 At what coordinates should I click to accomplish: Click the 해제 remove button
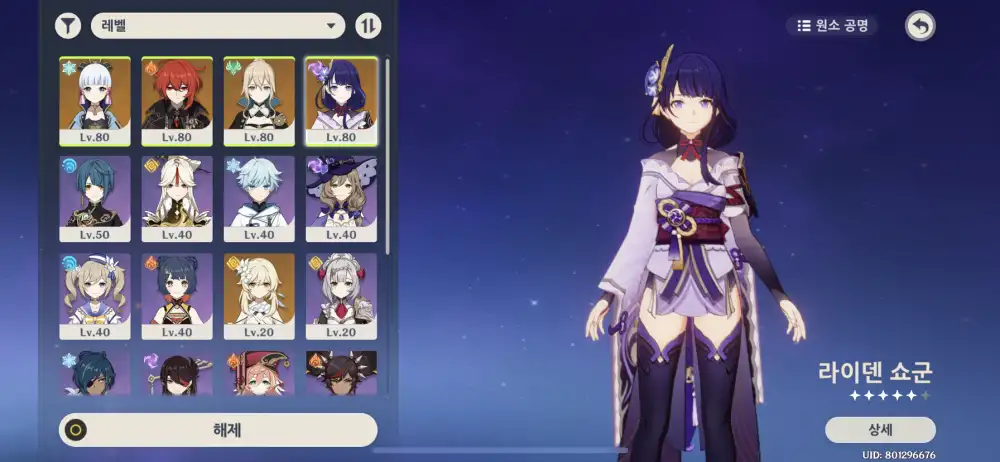pos(218,430)
